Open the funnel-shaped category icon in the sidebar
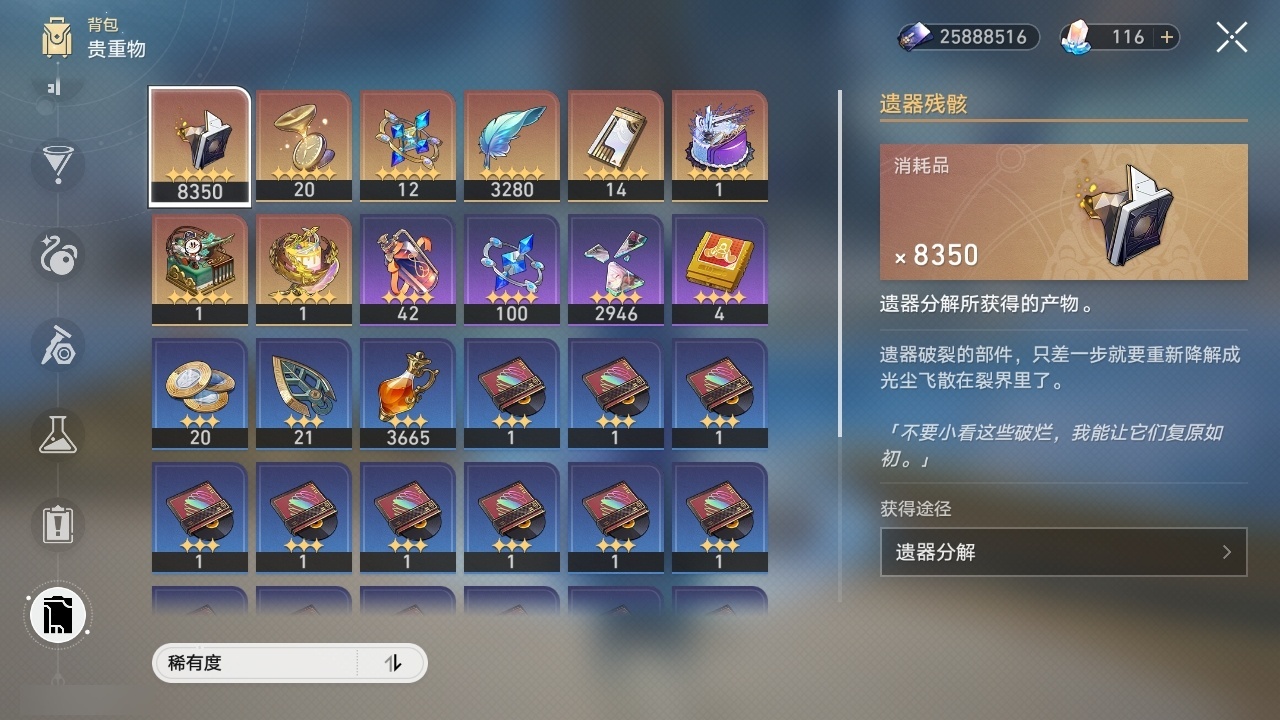 57,166
